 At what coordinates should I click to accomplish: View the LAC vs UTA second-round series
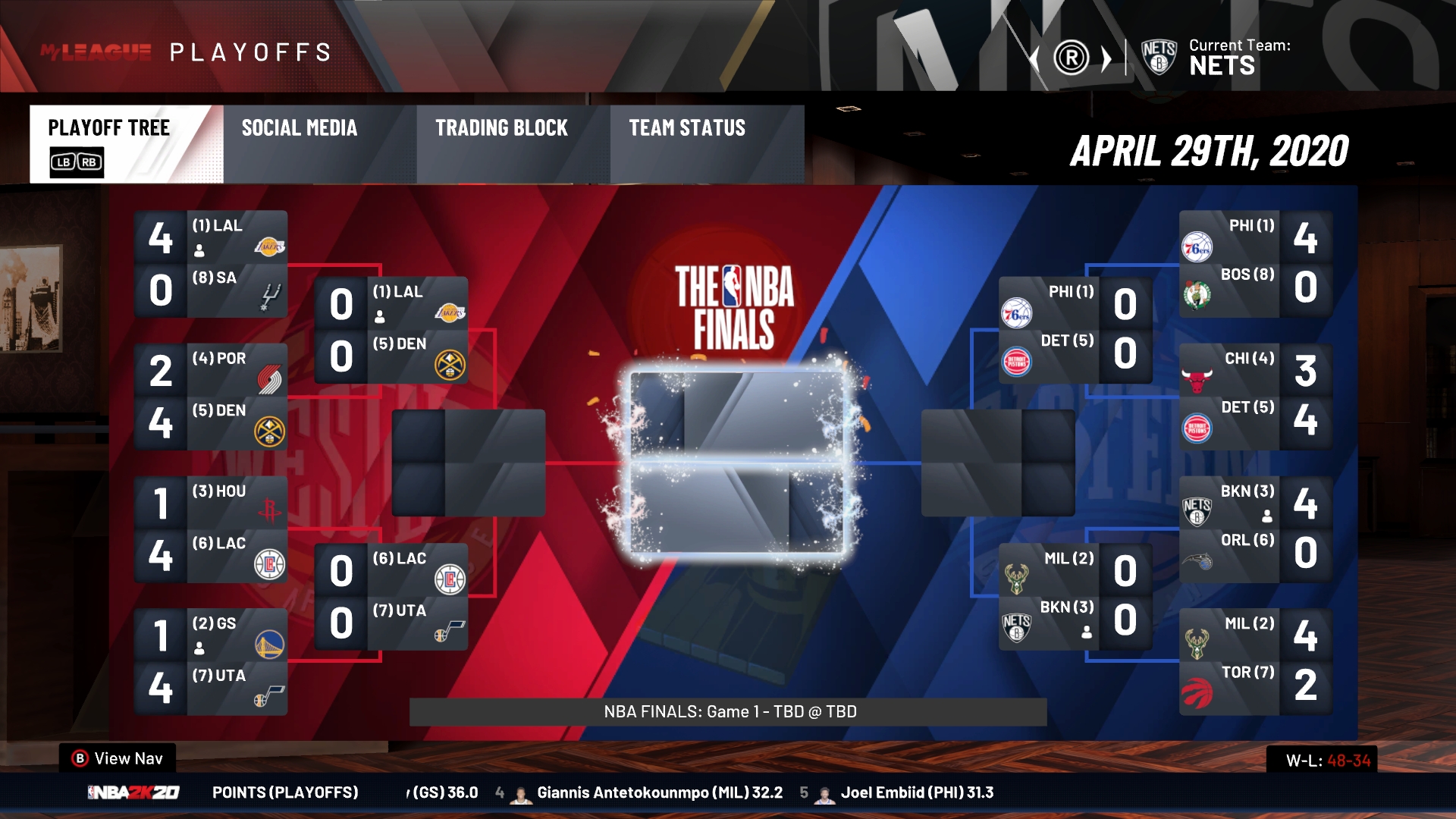391,596
